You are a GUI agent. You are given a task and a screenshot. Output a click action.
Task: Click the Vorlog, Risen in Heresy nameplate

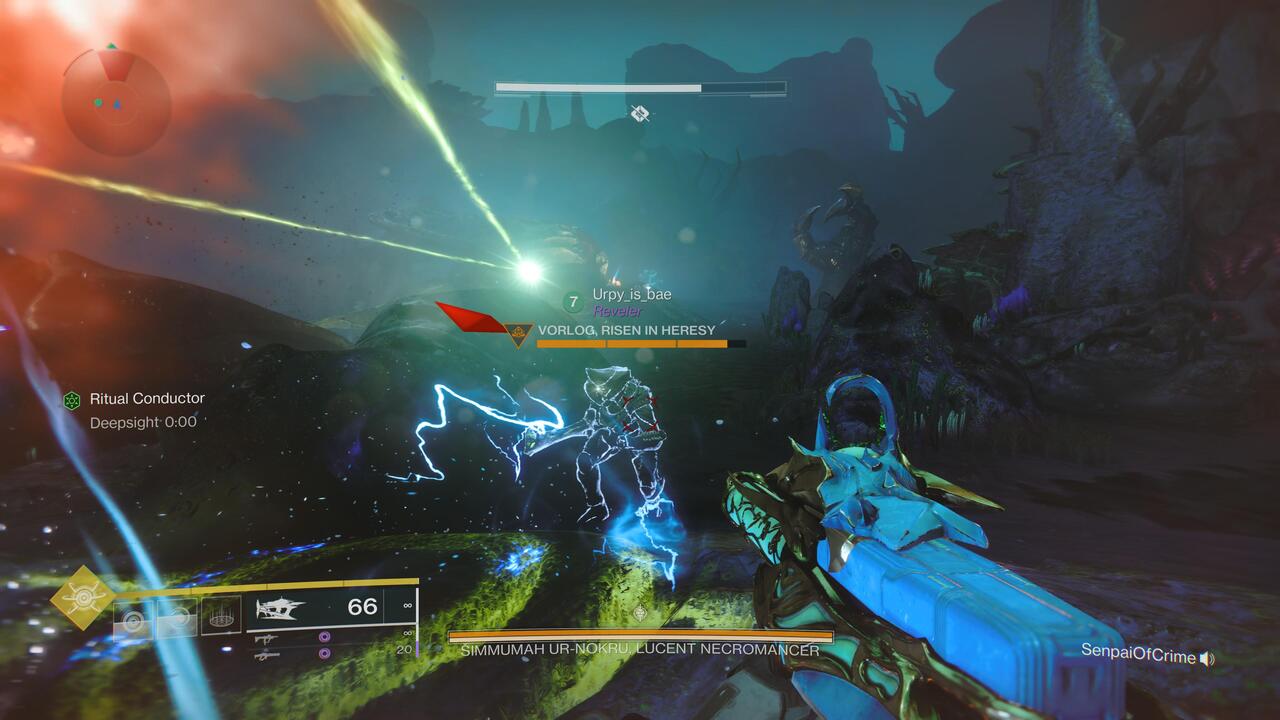point(626,330)
